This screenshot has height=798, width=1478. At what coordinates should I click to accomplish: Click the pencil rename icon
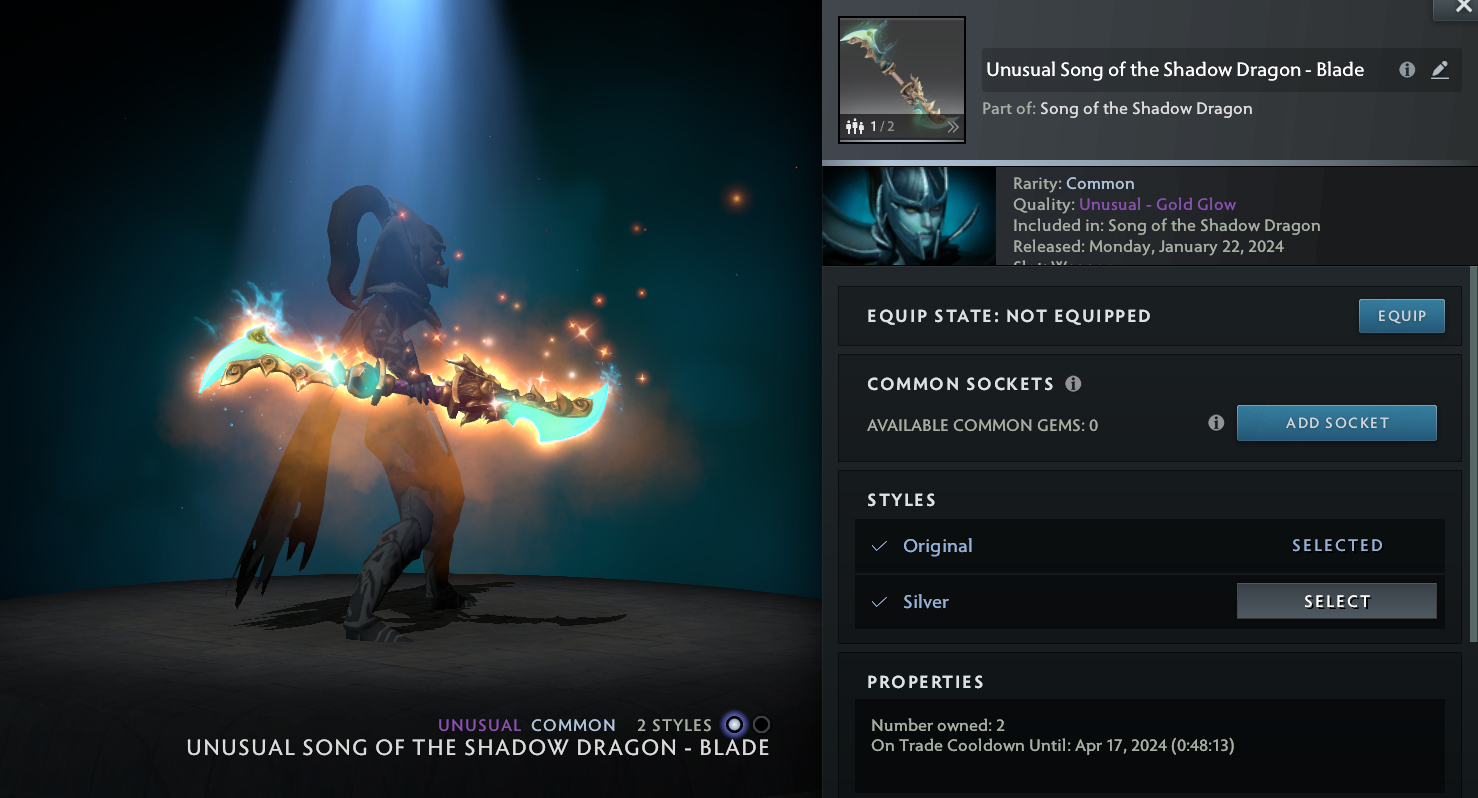point(1440,70)
